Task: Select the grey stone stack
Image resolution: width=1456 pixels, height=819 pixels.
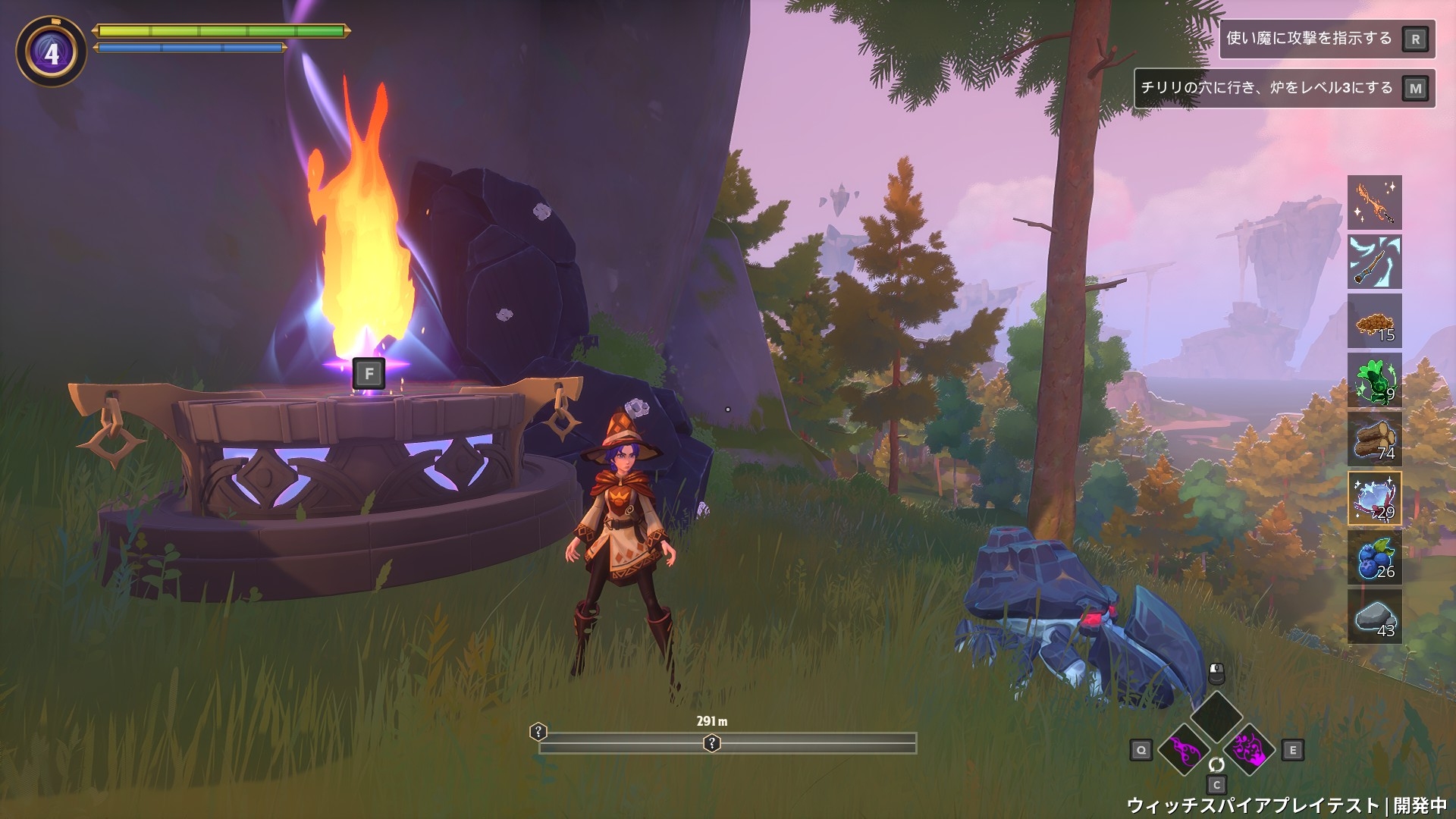Action: [1374, 617]
